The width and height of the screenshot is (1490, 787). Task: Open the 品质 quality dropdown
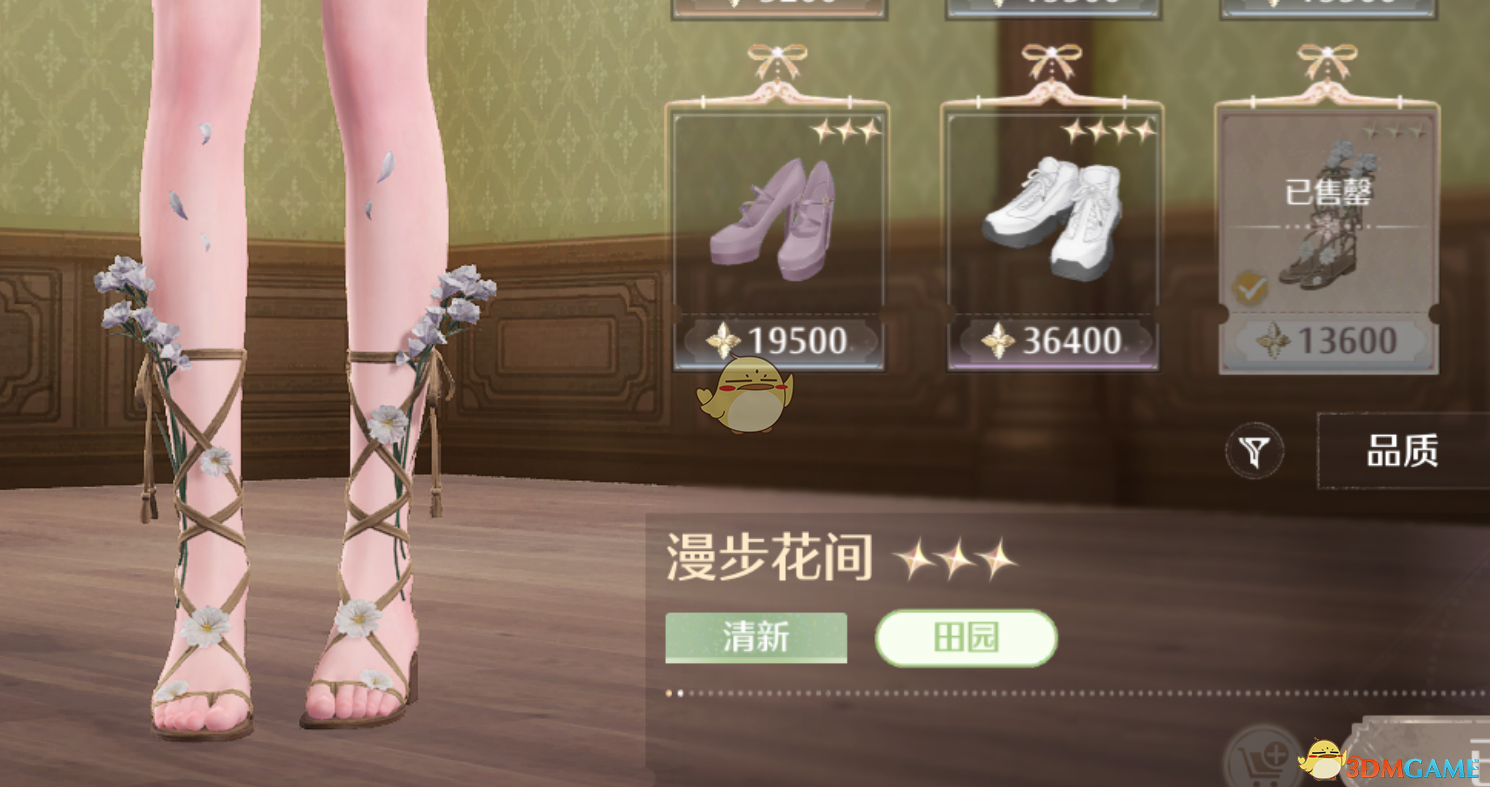1404,451
